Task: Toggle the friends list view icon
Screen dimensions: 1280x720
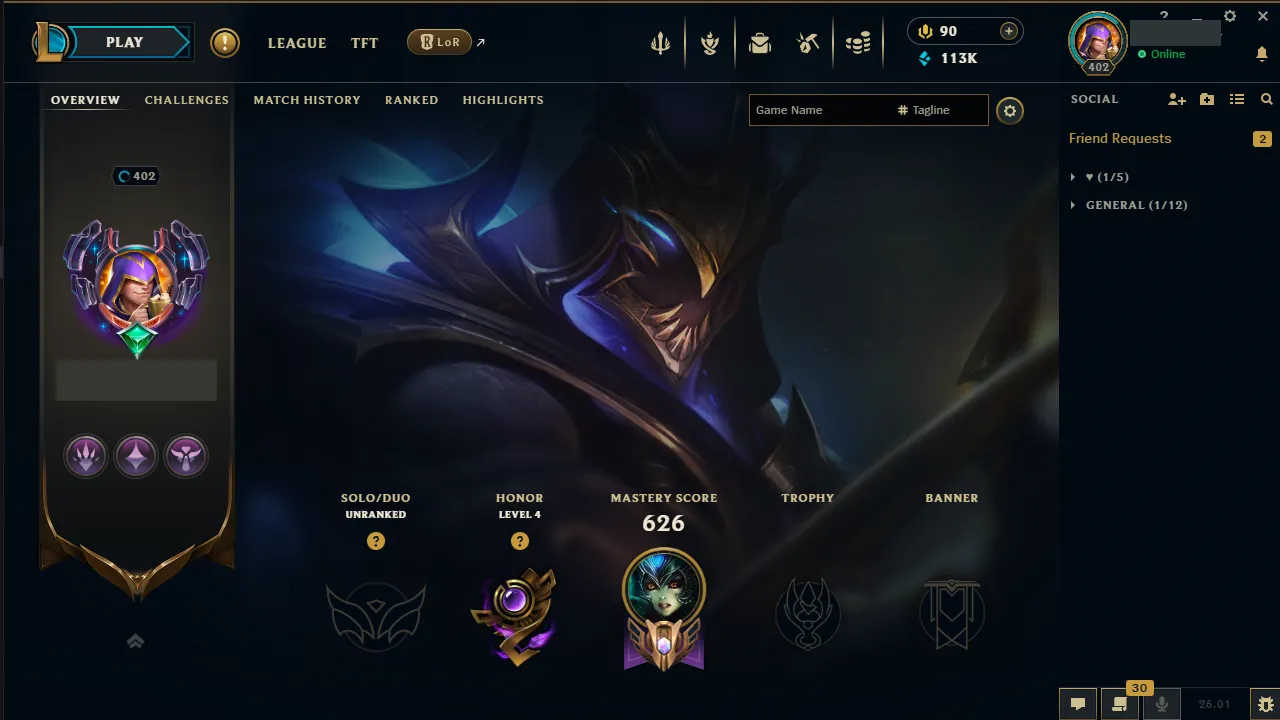Action: (x=1237, y=99)
